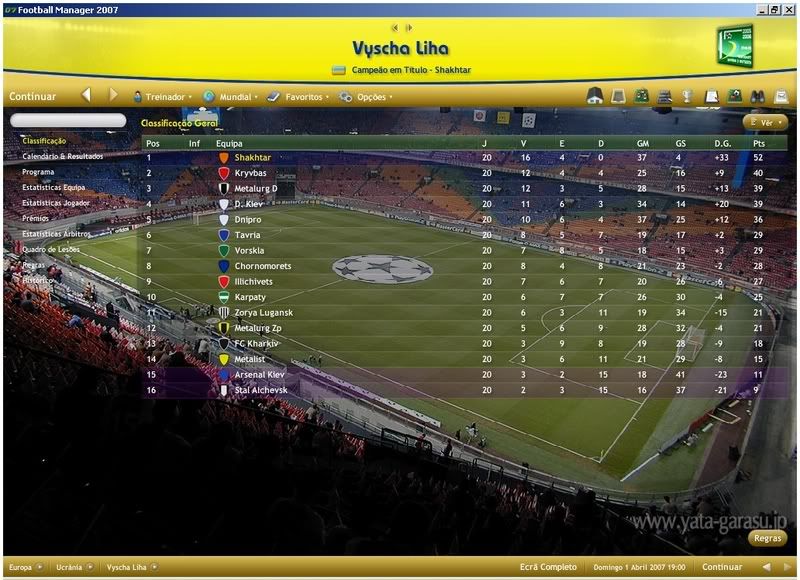View Quadro de Lesões
800x580 pixels.
(51, 249)
